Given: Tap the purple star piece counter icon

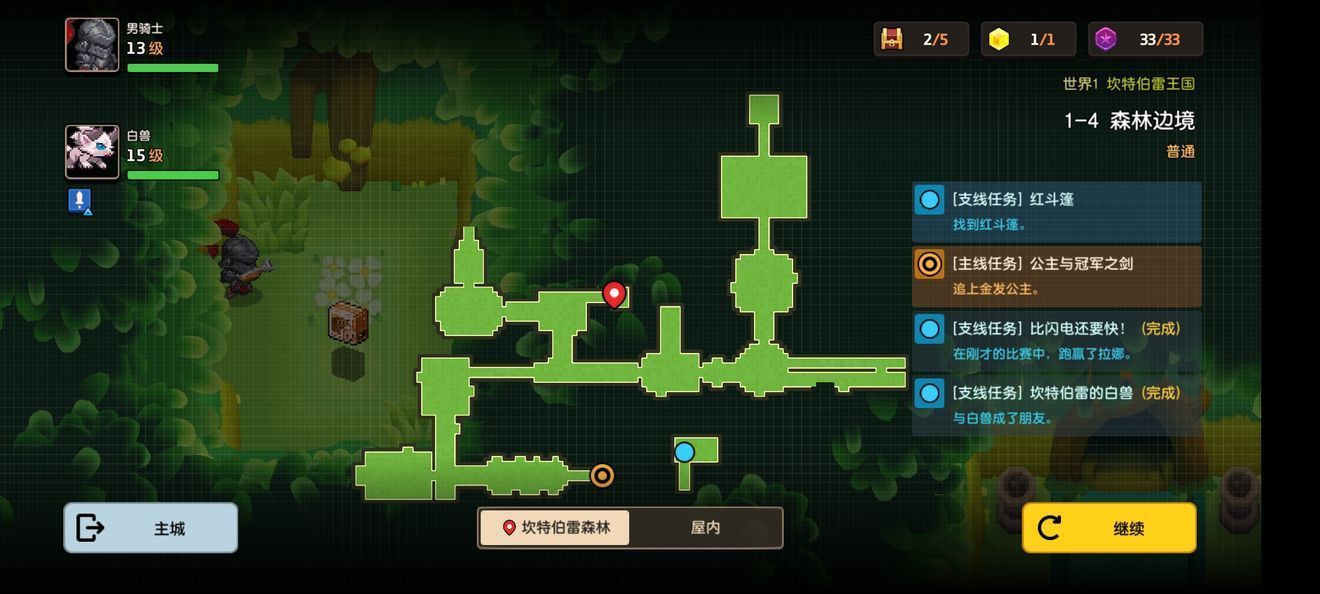Looking at the screenshot, I should click(x=1105, y=39).
